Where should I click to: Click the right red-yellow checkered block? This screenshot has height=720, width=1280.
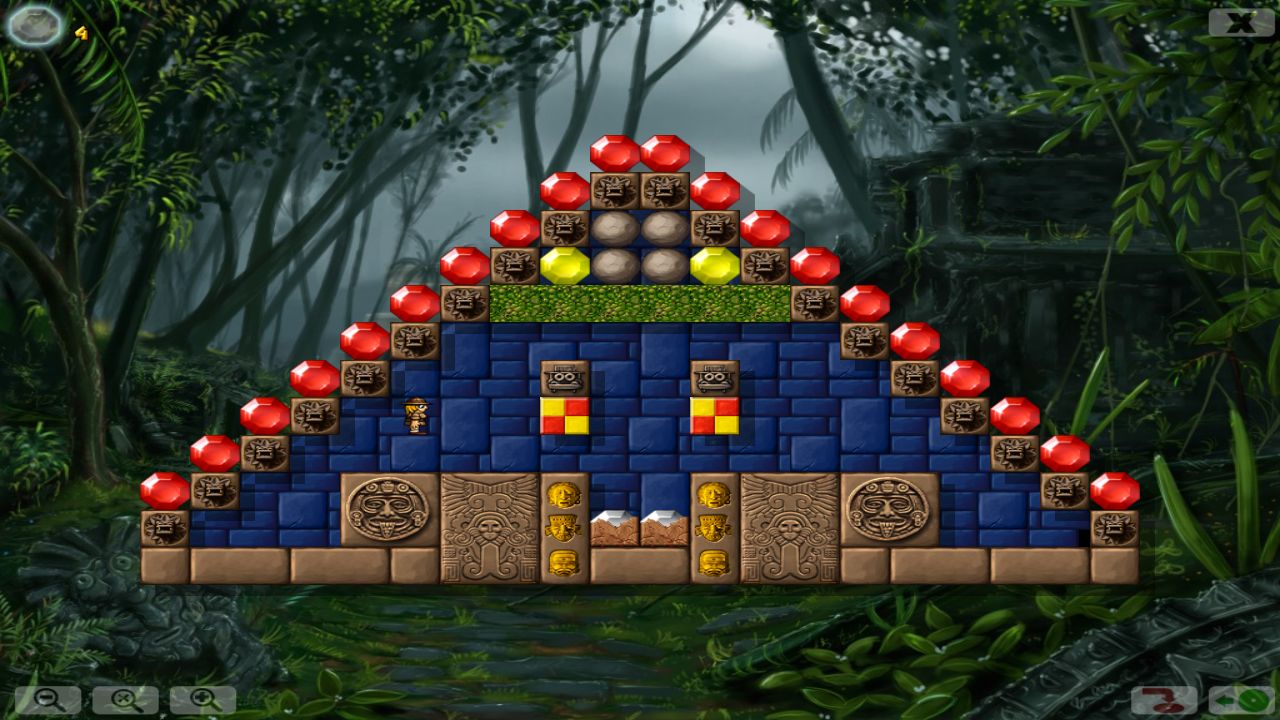pos(716,417)
